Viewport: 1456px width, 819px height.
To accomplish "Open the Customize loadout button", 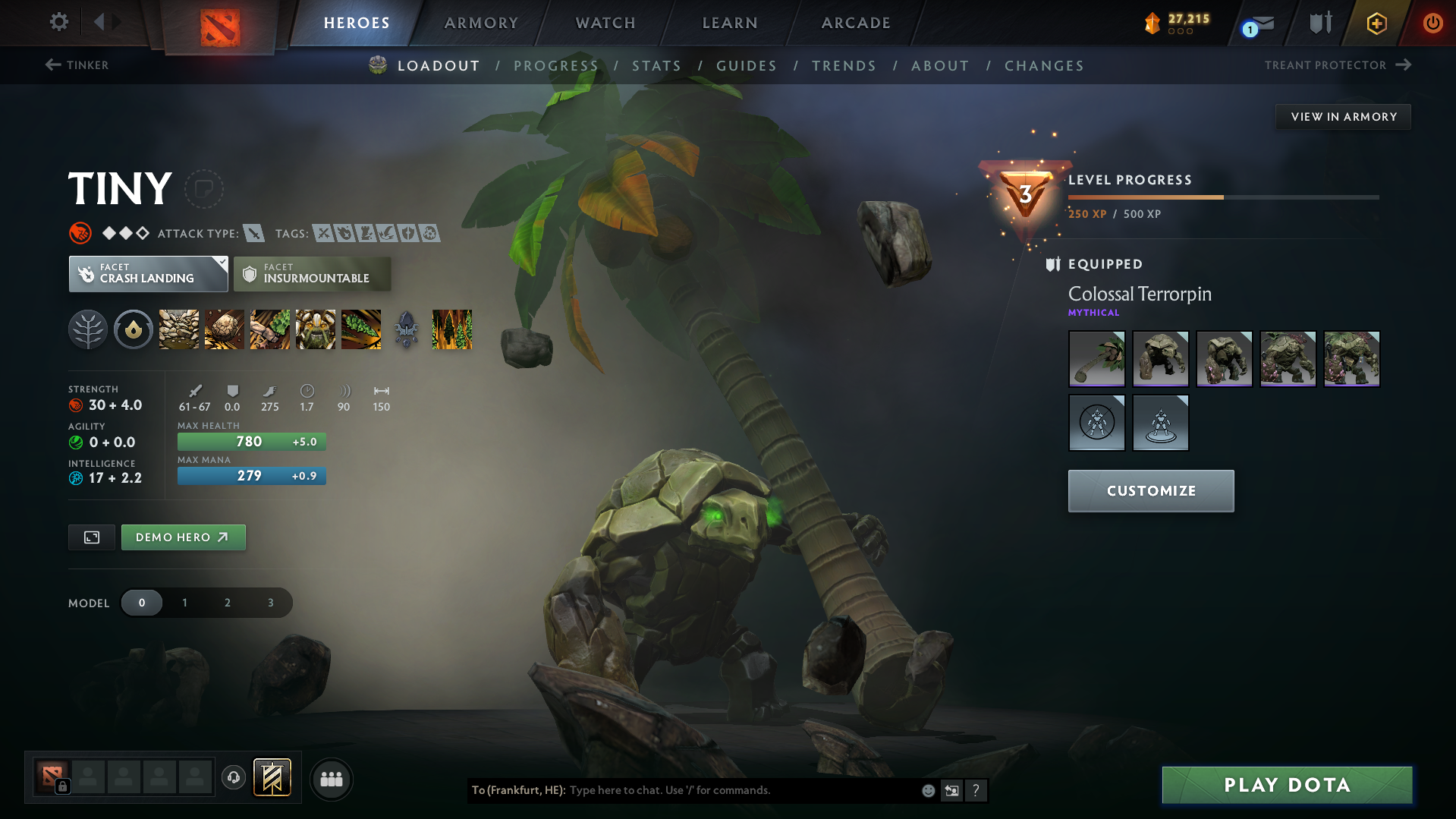I will [x=1150, y=491].
